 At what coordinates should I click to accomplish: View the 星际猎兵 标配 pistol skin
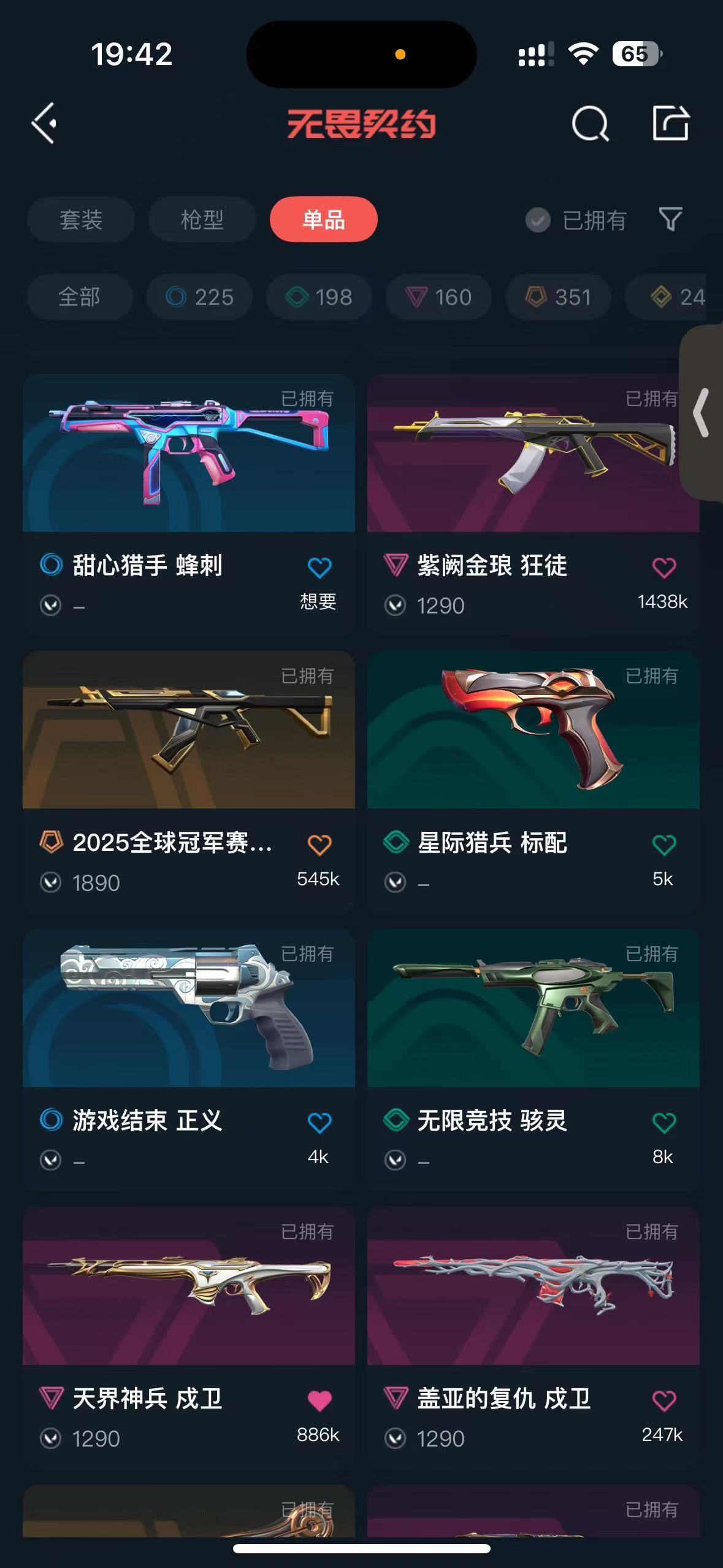tap(533, 730)
